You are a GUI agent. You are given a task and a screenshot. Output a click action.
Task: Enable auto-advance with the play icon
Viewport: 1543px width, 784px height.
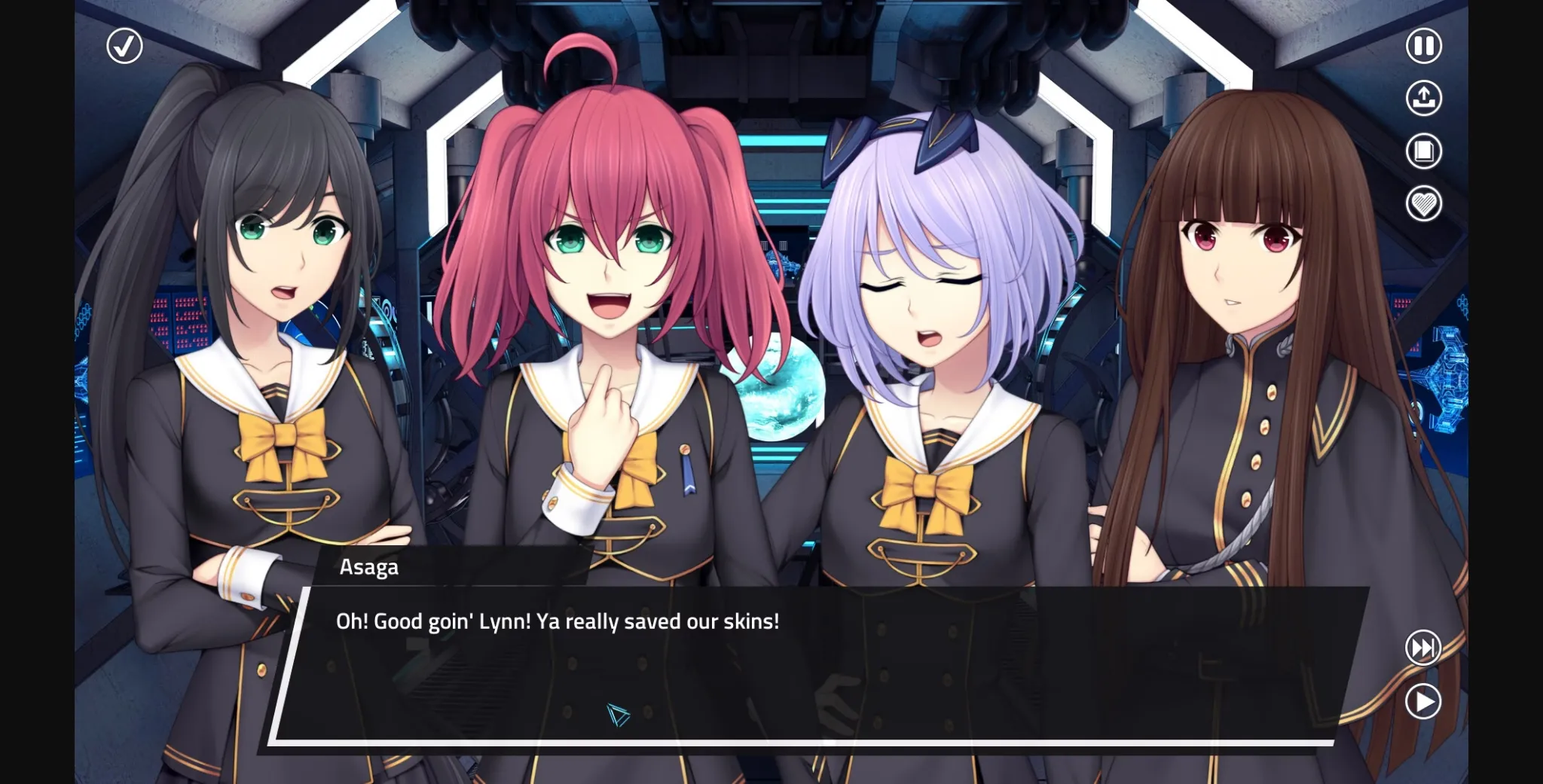point(1422,700)
